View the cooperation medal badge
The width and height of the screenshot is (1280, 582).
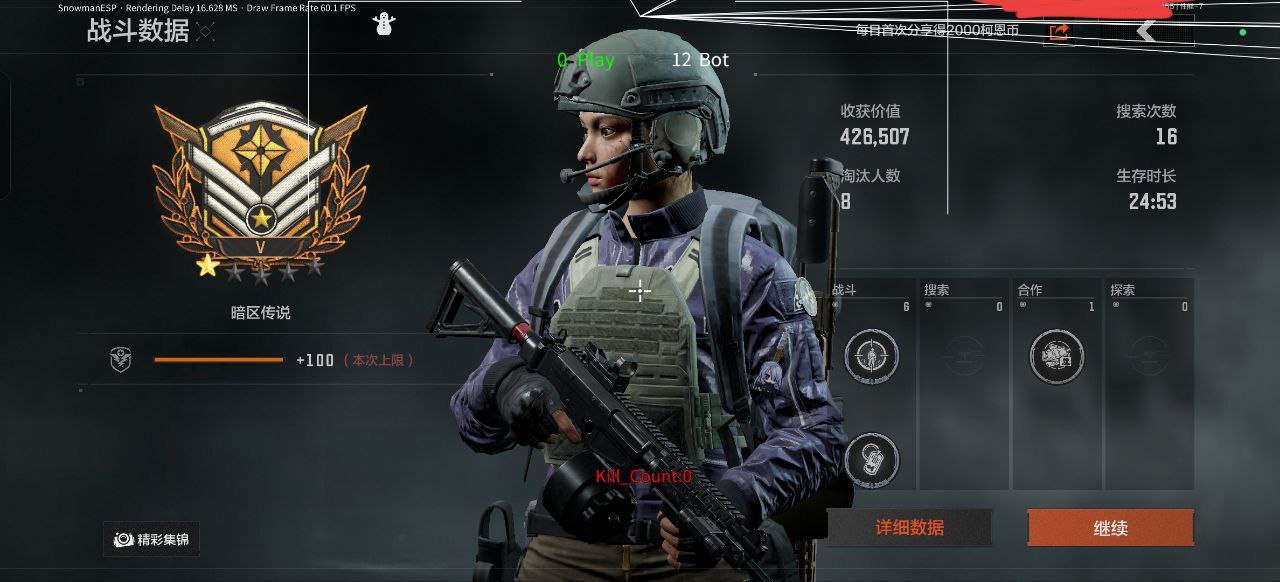[x=1056, y=356]
